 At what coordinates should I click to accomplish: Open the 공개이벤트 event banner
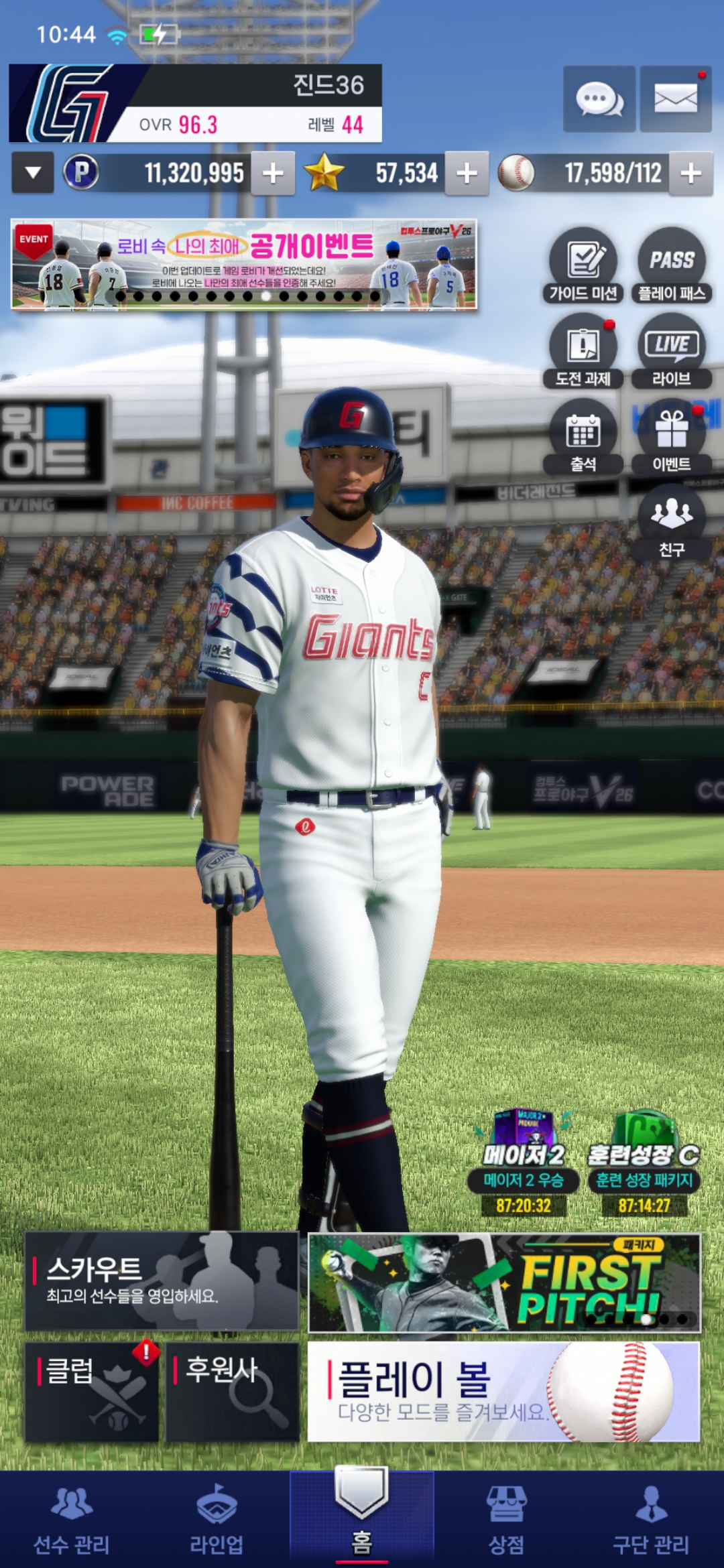pyautogui.click(x=244, y=264)
